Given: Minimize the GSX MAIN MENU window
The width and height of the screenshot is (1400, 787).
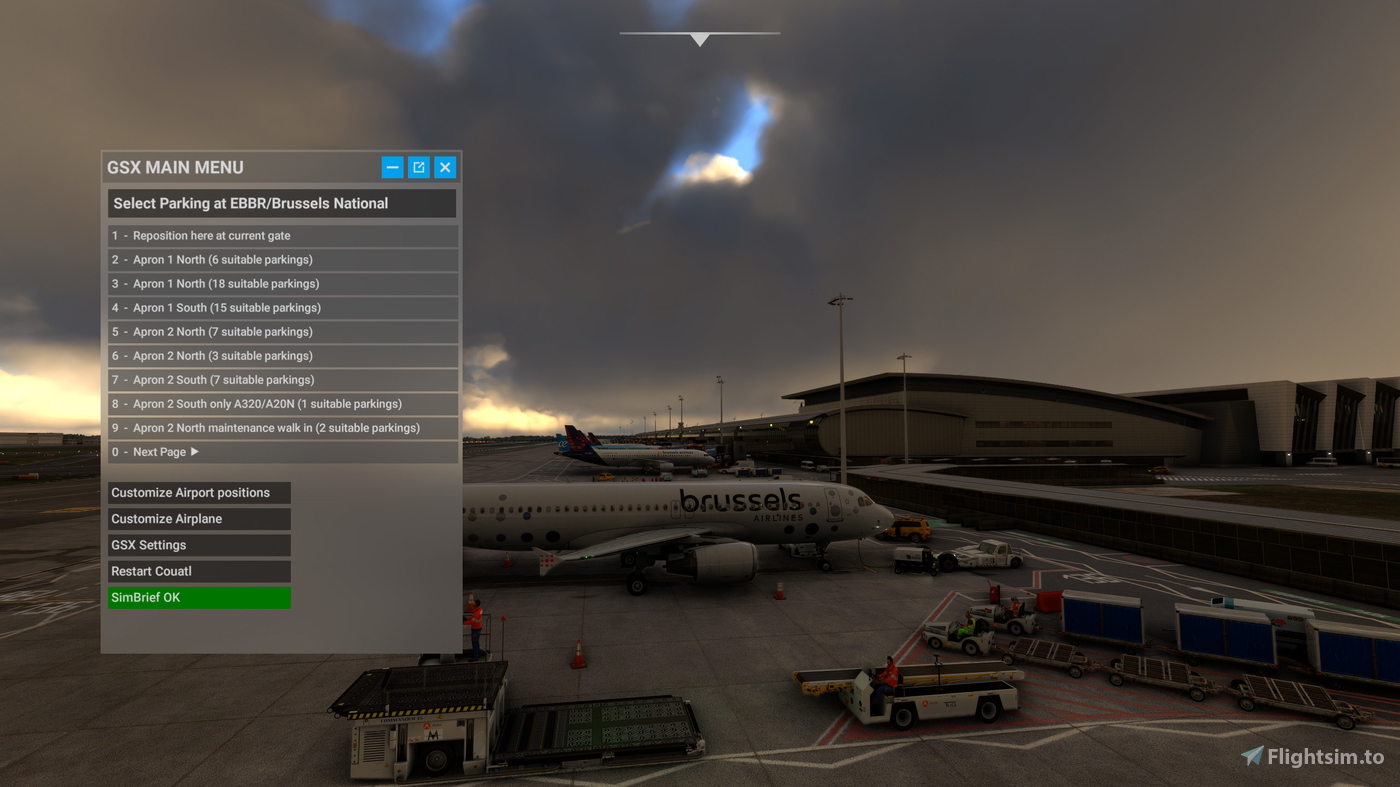Looking at the screenshot, I should click(x=392, y=167).
